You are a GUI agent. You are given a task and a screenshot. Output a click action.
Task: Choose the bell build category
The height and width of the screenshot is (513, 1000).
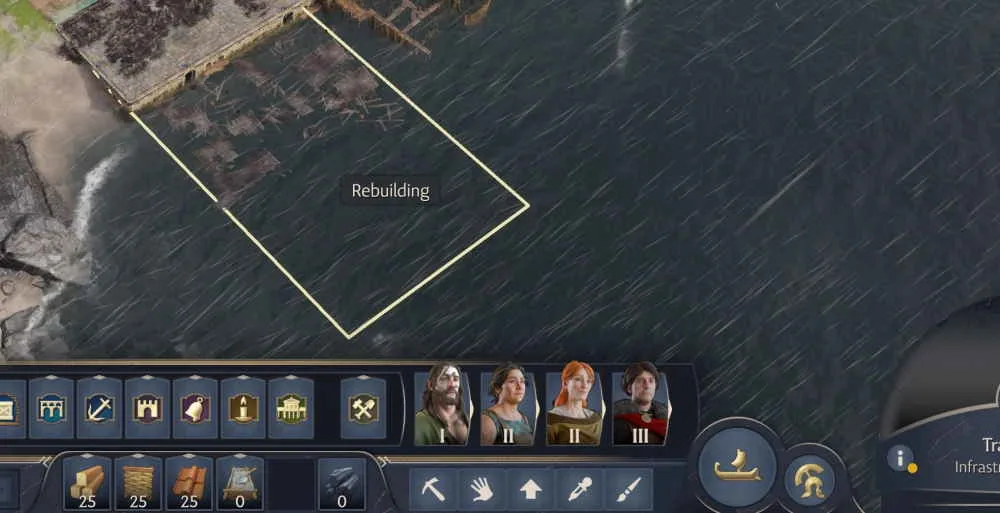(195, 408)
